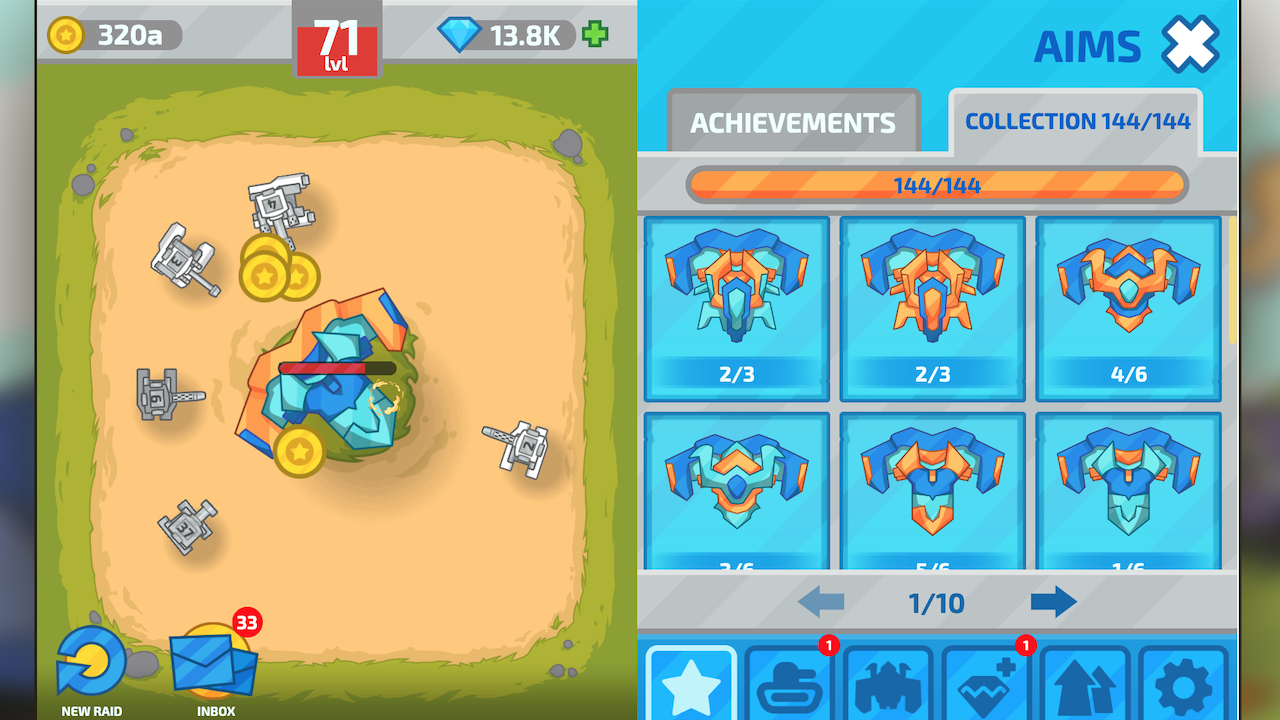Switch to the COLLECTION 144/144 tab
Viewport: 1280px width, 720px height.
click(x=1076, y=121)
